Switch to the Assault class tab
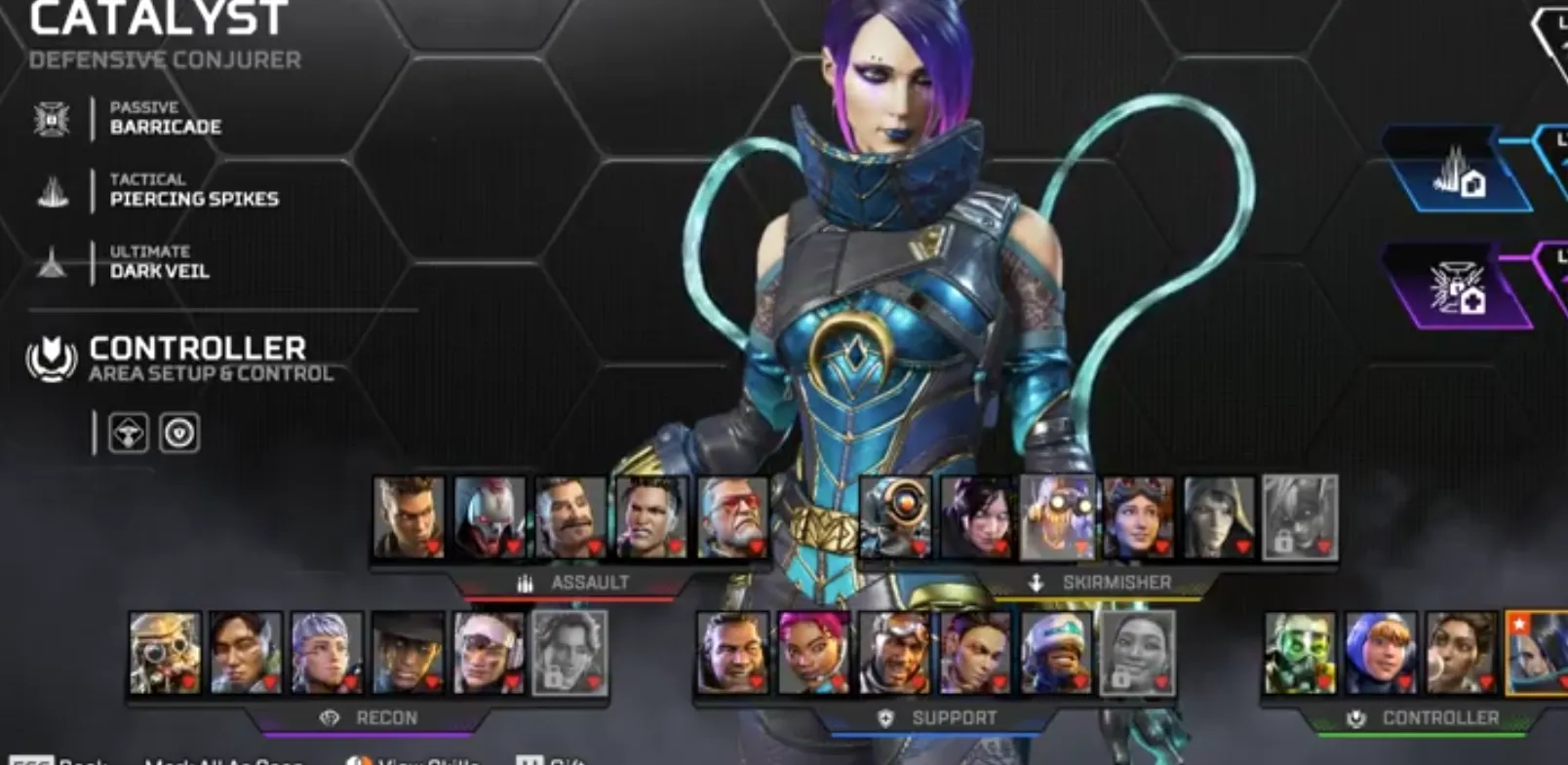Viewport: 1568px width, 765px height. point(590,583)
